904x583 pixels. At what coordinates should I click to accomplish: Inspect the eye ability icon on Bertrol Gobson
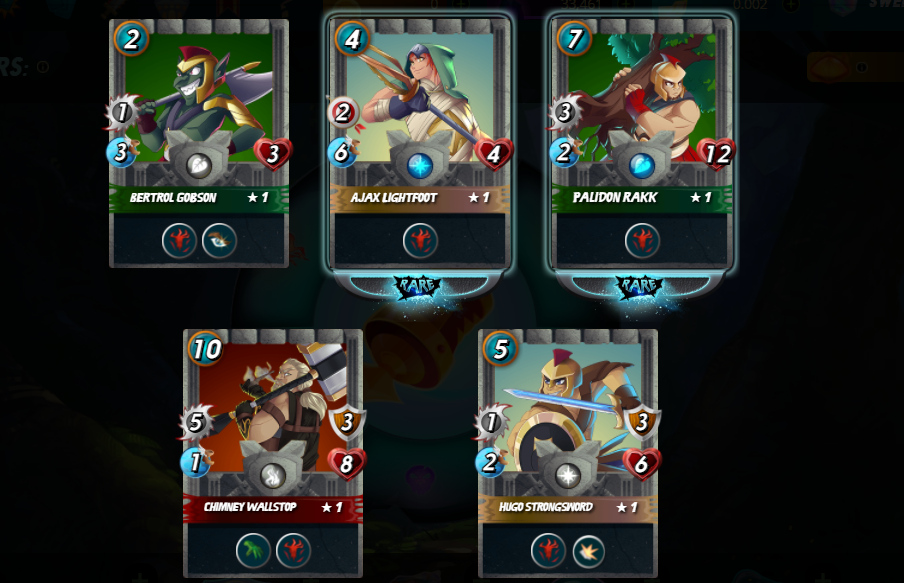pos(219,240)
